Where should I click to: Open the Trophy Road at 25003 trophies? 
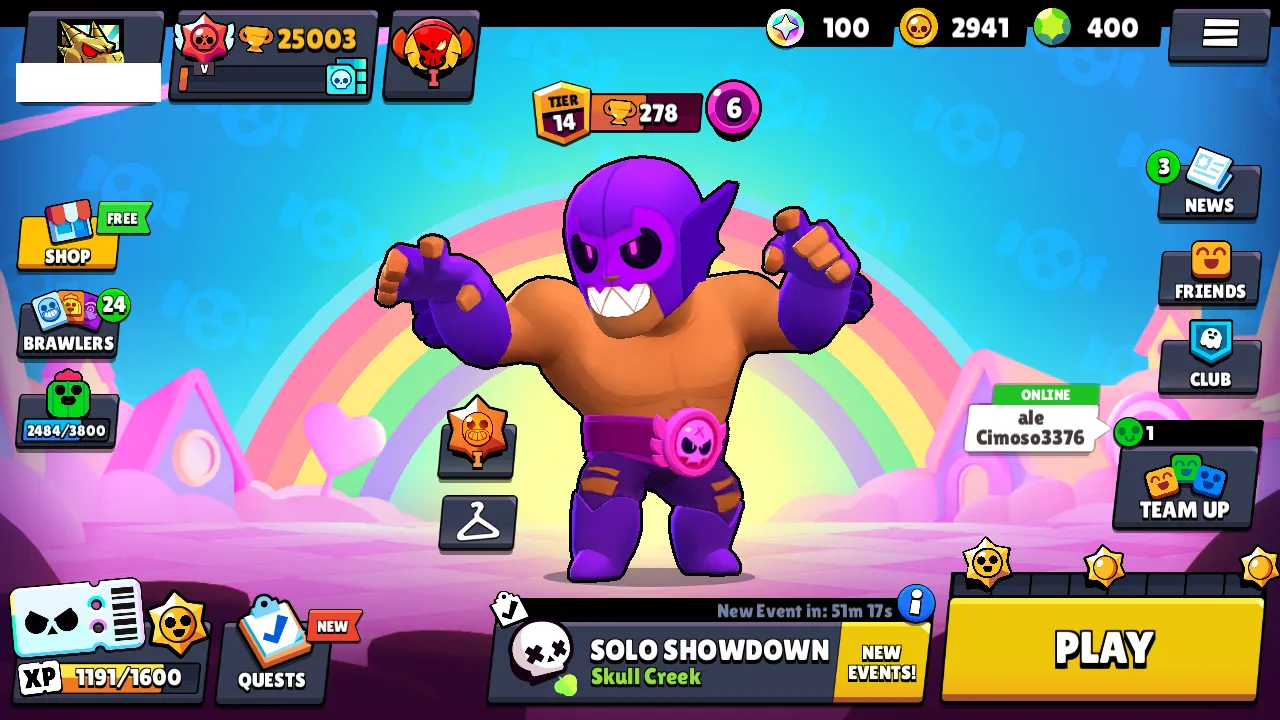tap(270, 40)
